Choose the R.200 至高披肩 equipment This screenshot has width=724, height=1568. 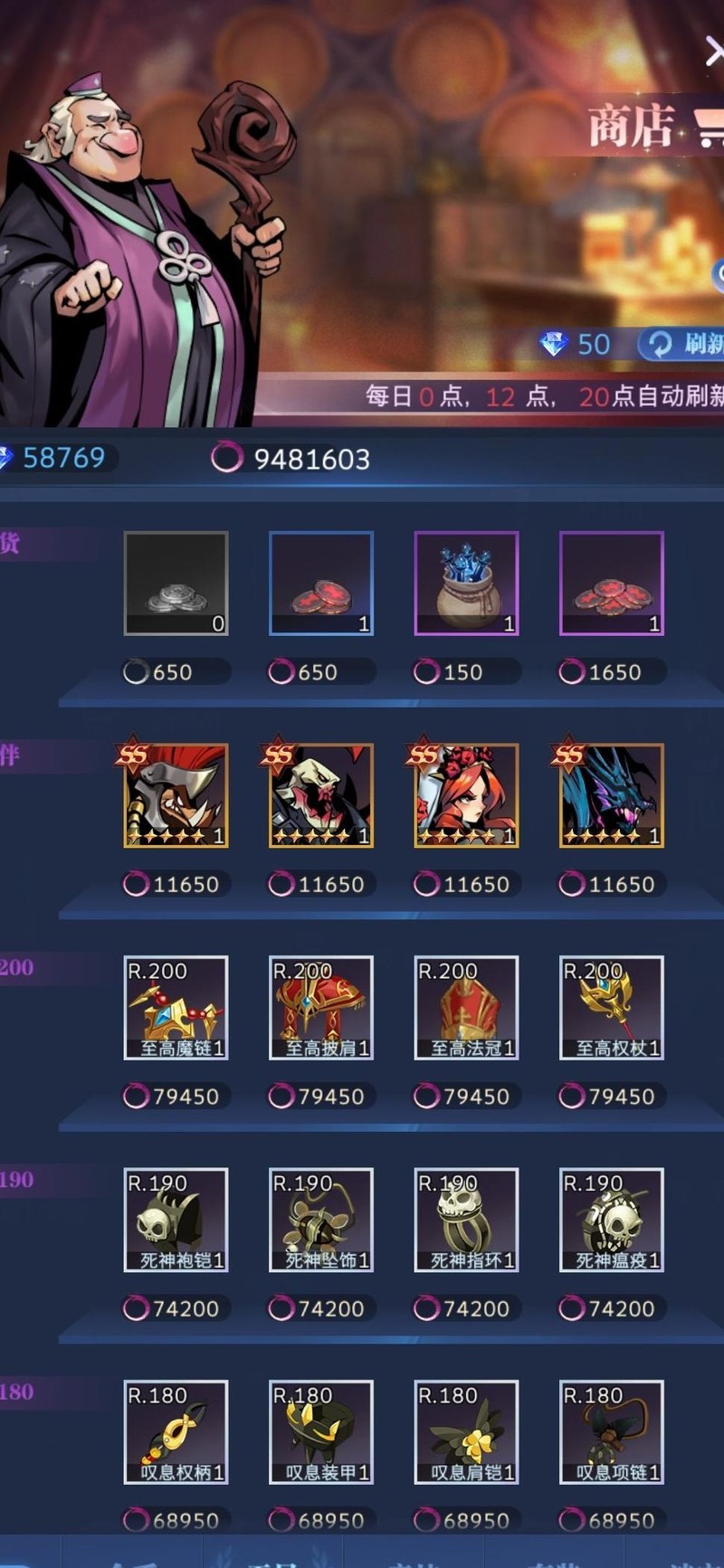(321, 1007)
